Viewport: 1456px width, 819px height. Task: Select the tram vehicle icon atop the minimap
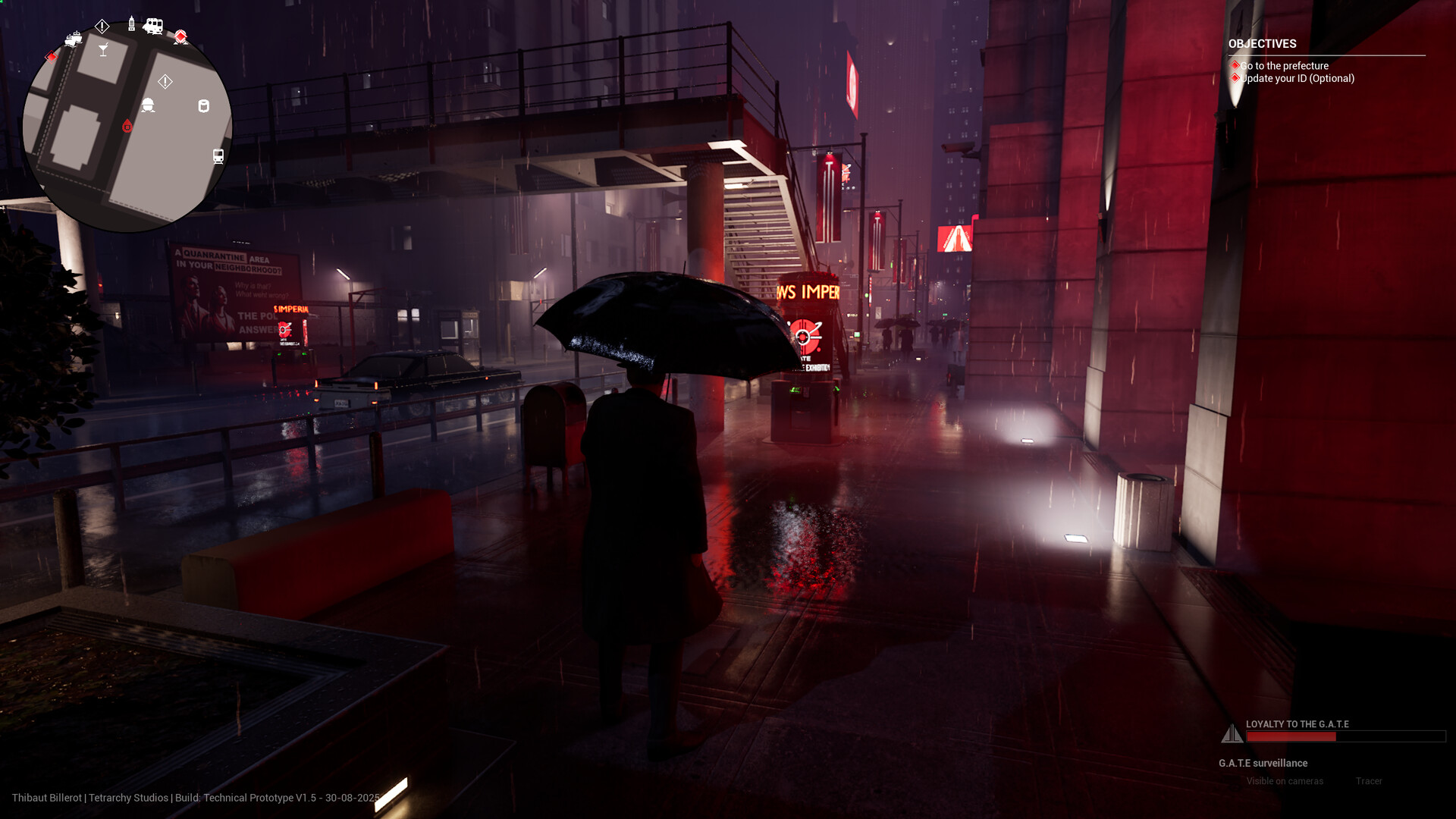coord(155,26)
